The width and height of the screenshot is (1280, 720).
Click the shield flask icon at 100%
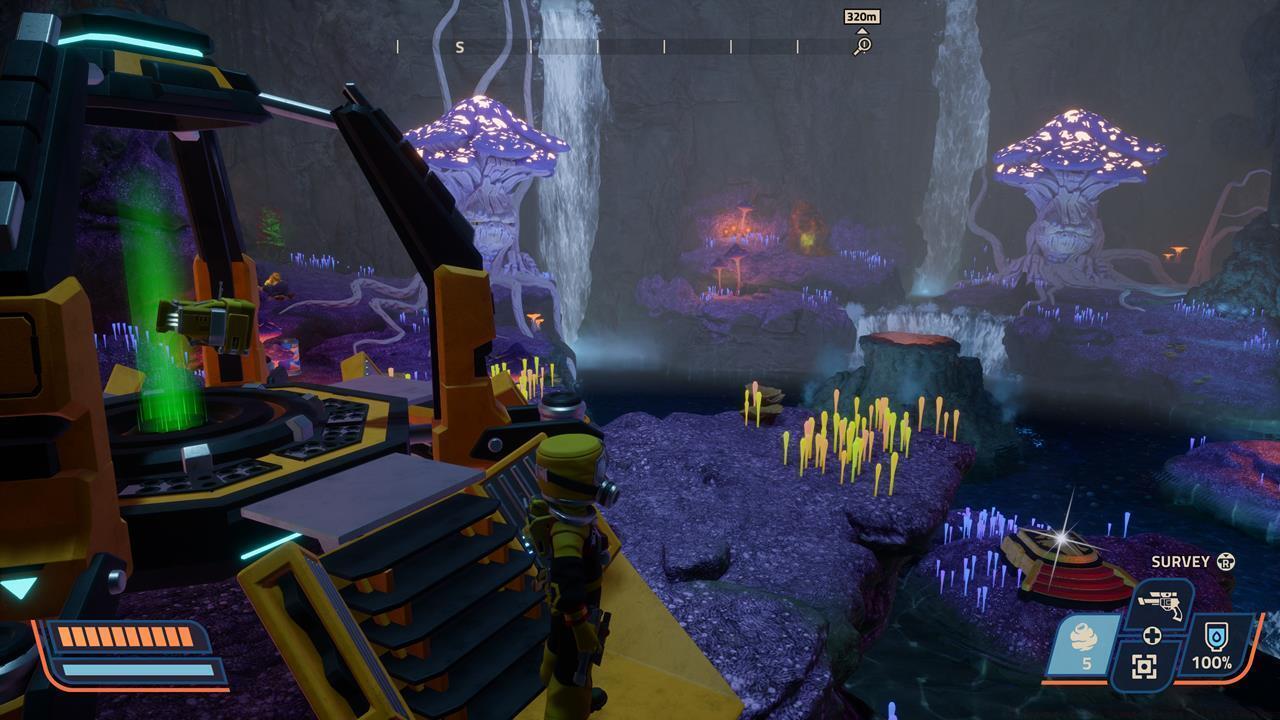pos(1216,636)
